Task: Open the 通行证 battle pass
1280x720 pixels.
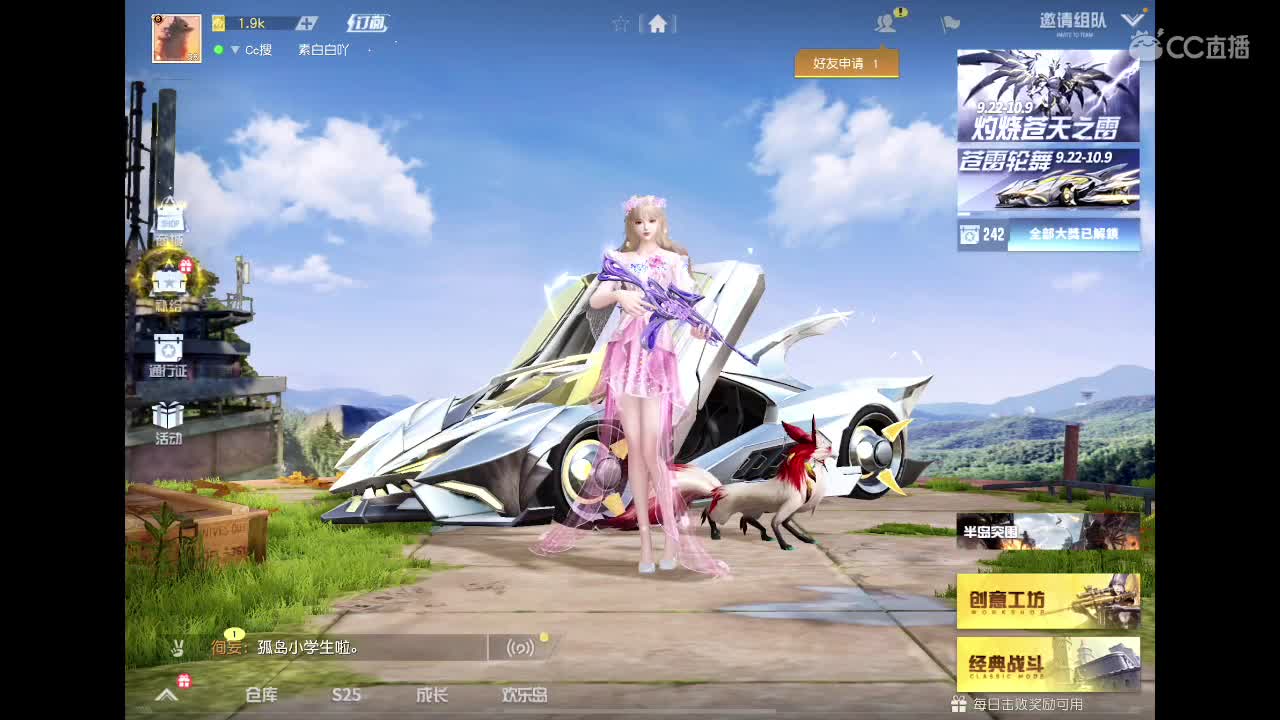Action: pyautogui.click(x=168, y=355)
